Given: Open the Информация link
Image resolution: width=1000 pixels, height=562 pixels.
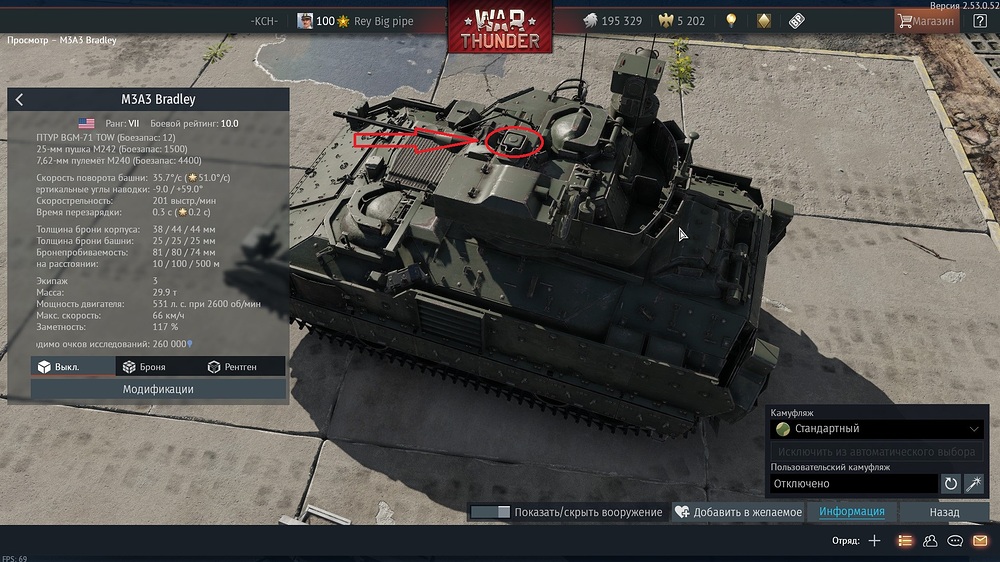Looking at the screenshot, I should 852,512.
